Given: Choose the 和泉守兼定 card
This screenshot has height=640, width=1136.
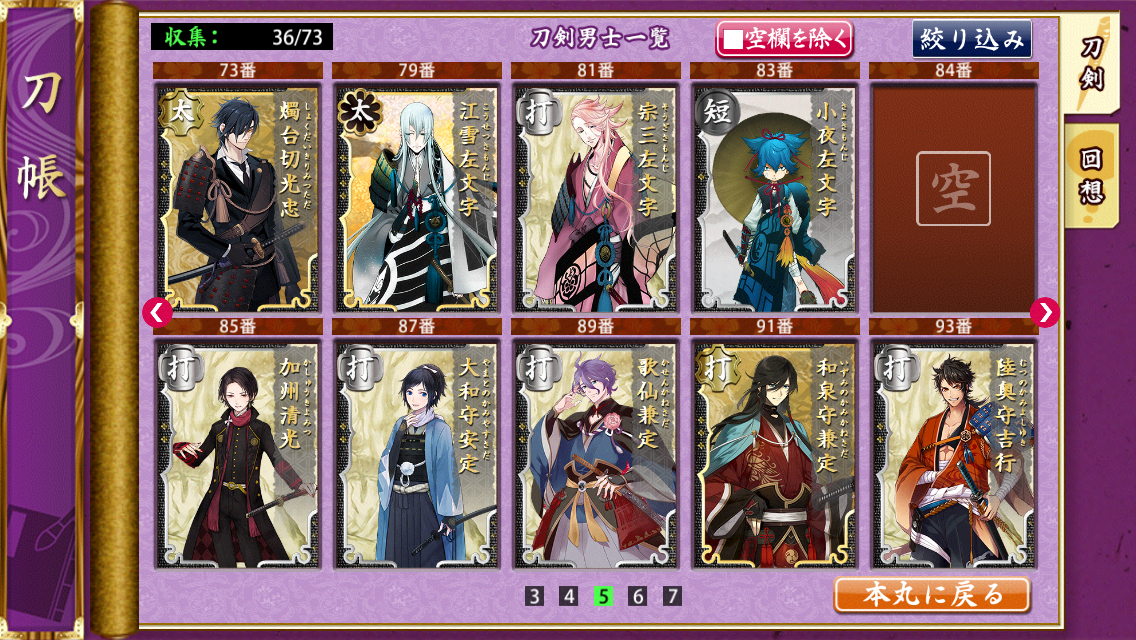Looking at the screenshot, I should pyautogui.click(x=775, y=454).
